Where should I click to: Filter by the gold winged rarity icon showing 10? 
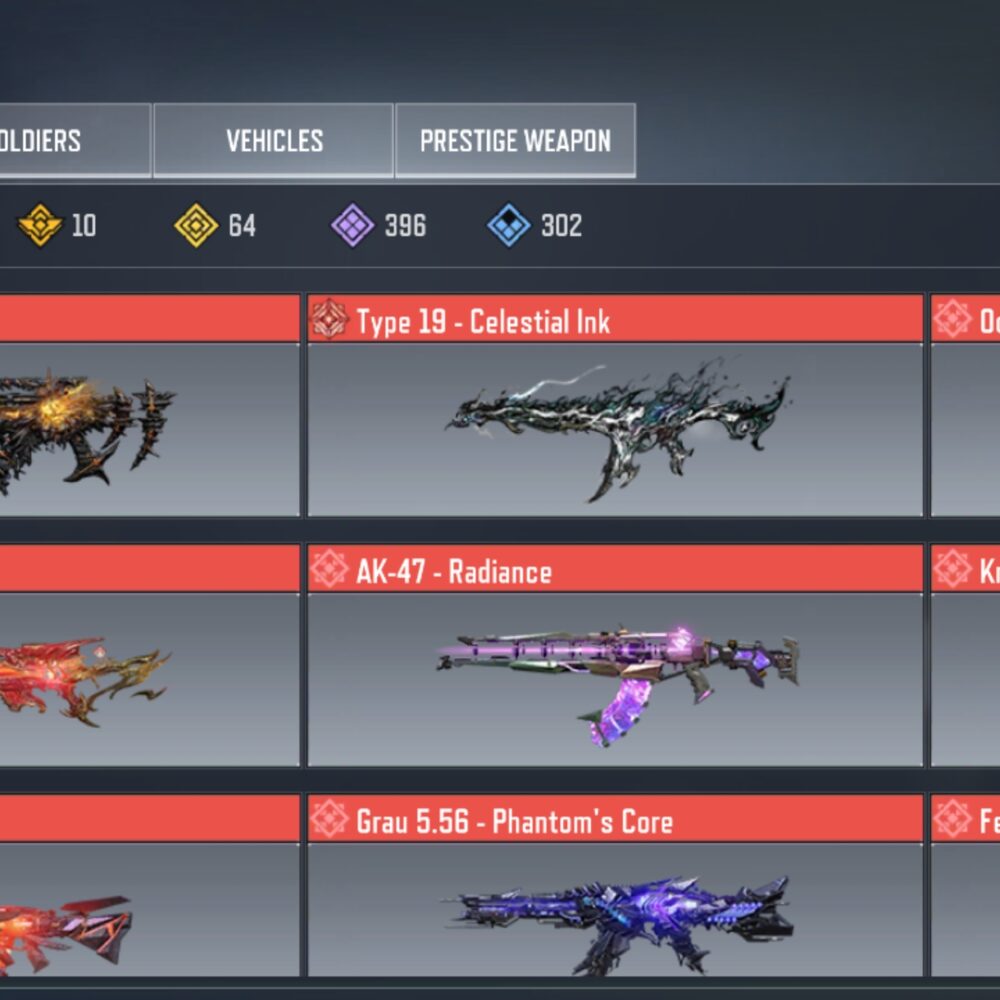point(40,225)
